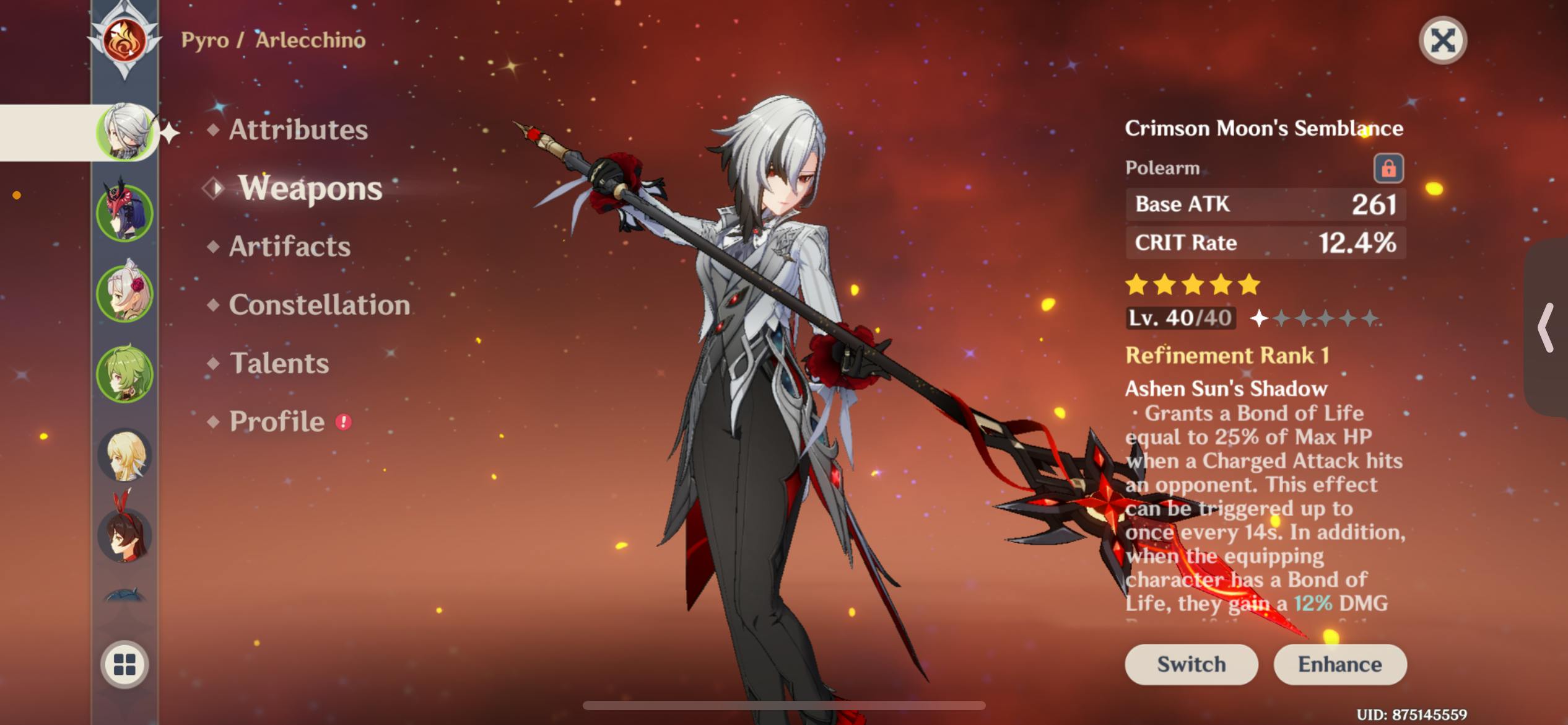The image size is (1568, 725).
Task: Toggle the weapon lock icon
Action: coord(1388,168)
